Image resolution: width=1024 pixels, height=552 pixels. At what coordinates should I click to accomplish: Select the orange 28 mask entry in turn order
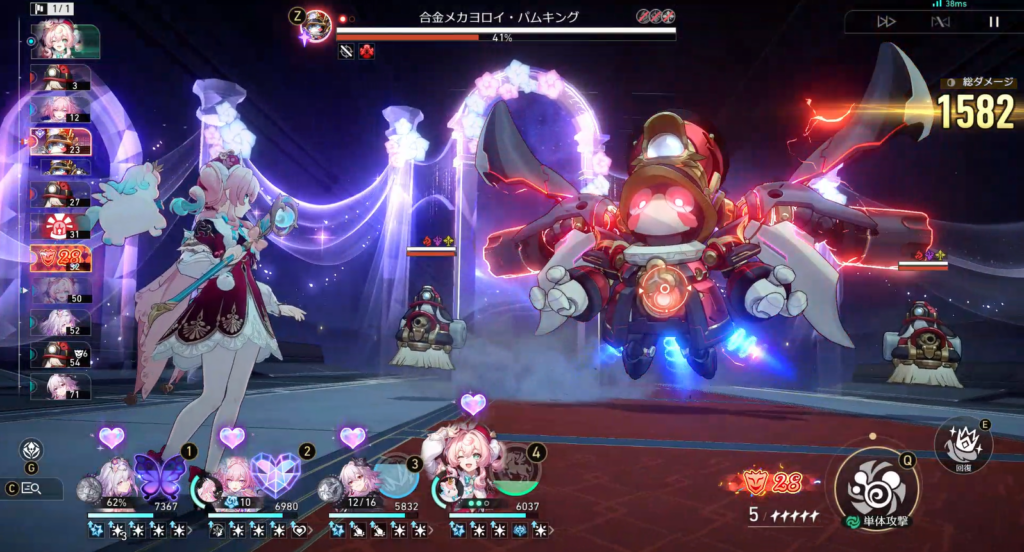[x=60, y=258]
